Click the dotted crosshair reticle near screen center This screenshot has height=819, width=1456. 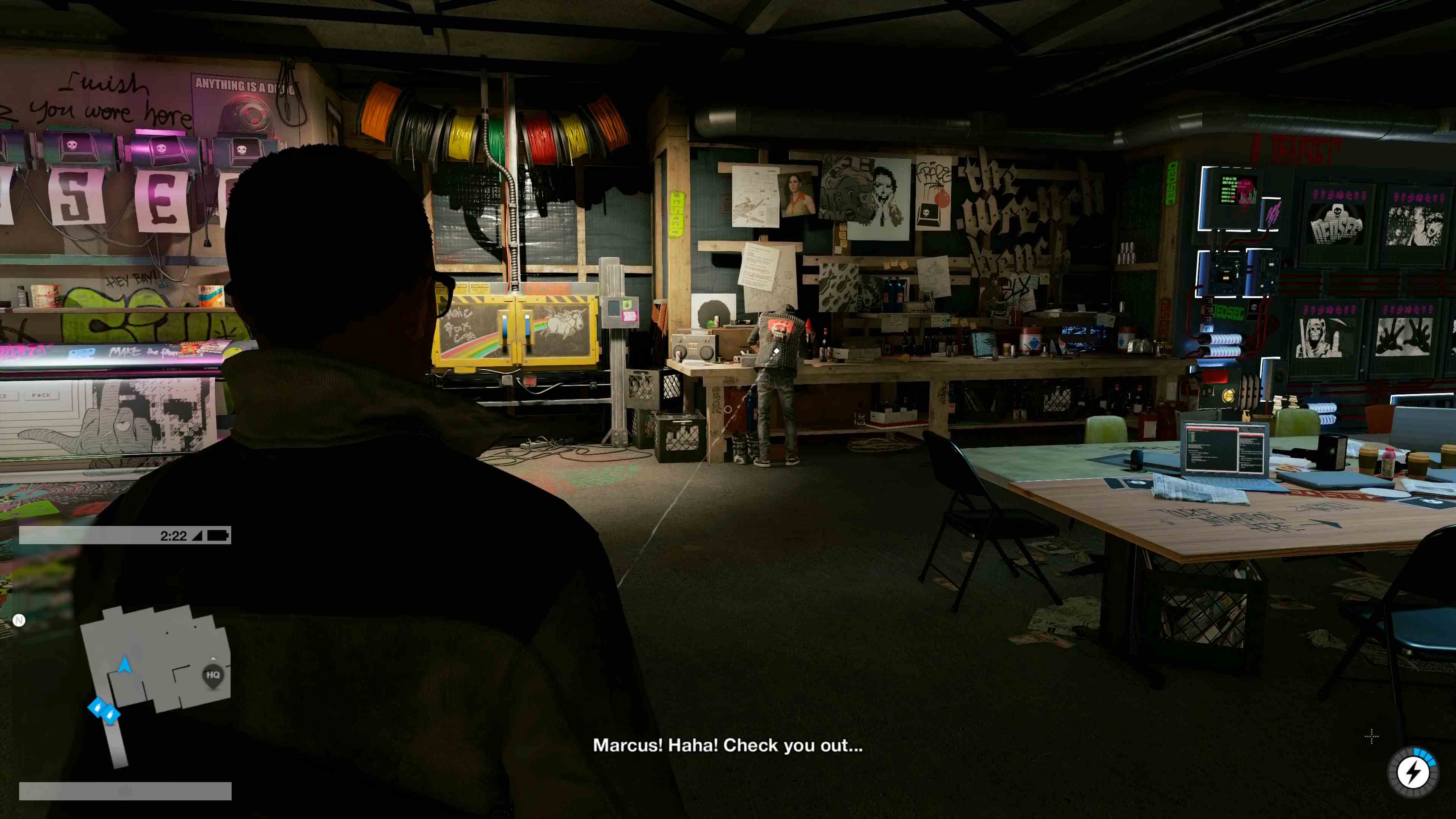pos(1372,736)
